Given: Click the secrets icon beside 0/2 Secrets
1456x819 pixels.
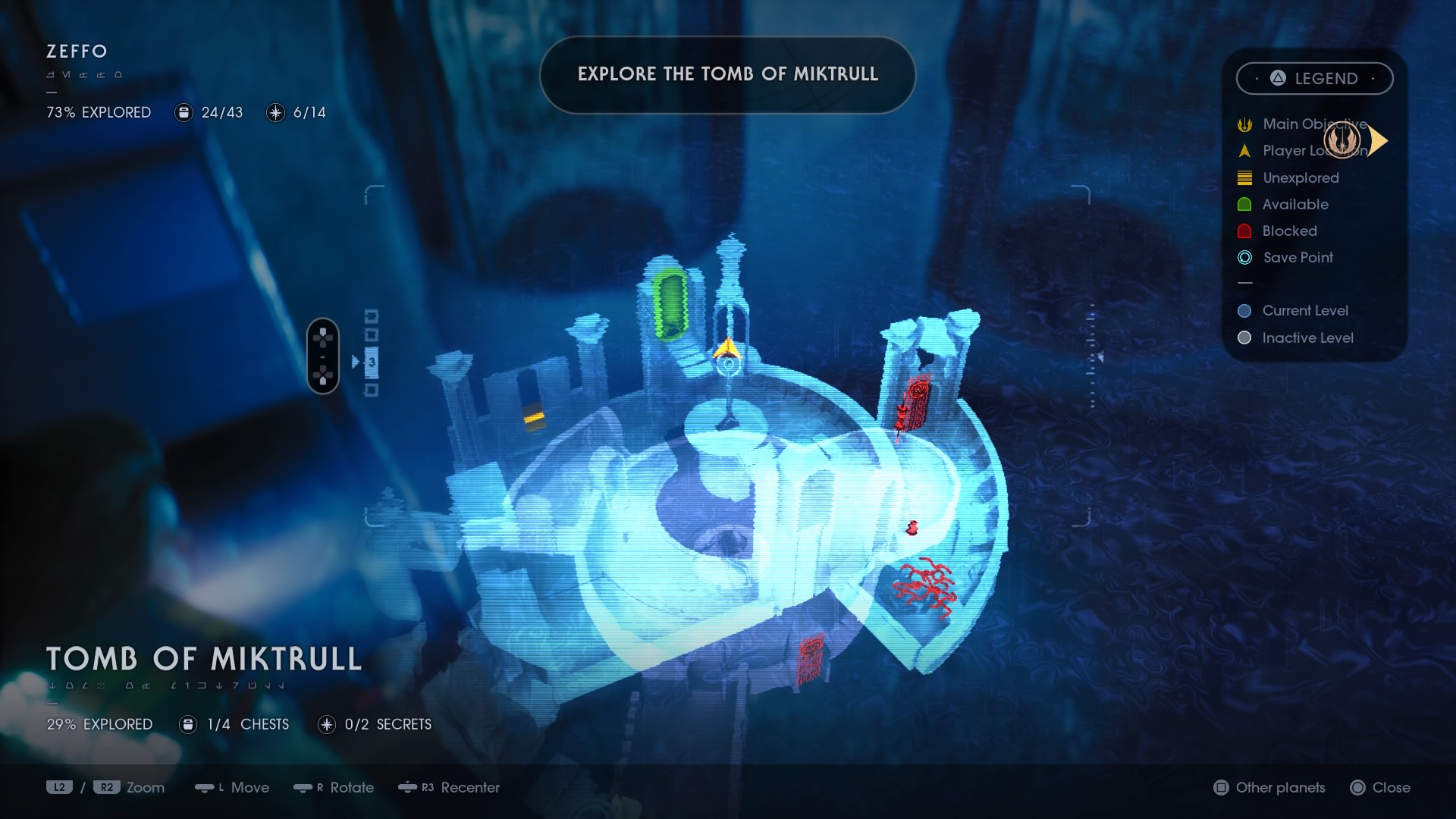Looking at the screenshot, I should (x=327, y=724).
